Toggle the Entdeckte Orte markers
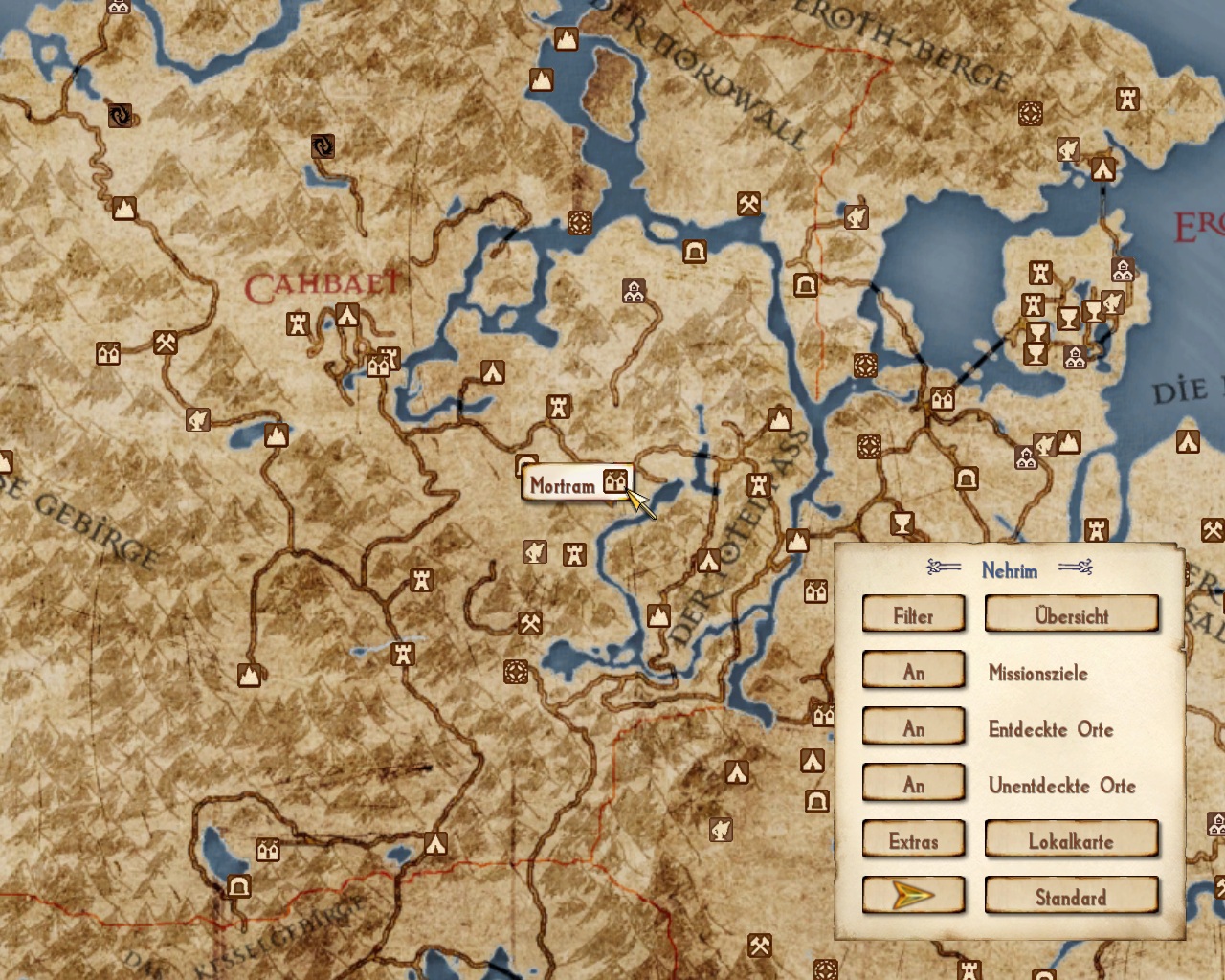 [913, 727]
